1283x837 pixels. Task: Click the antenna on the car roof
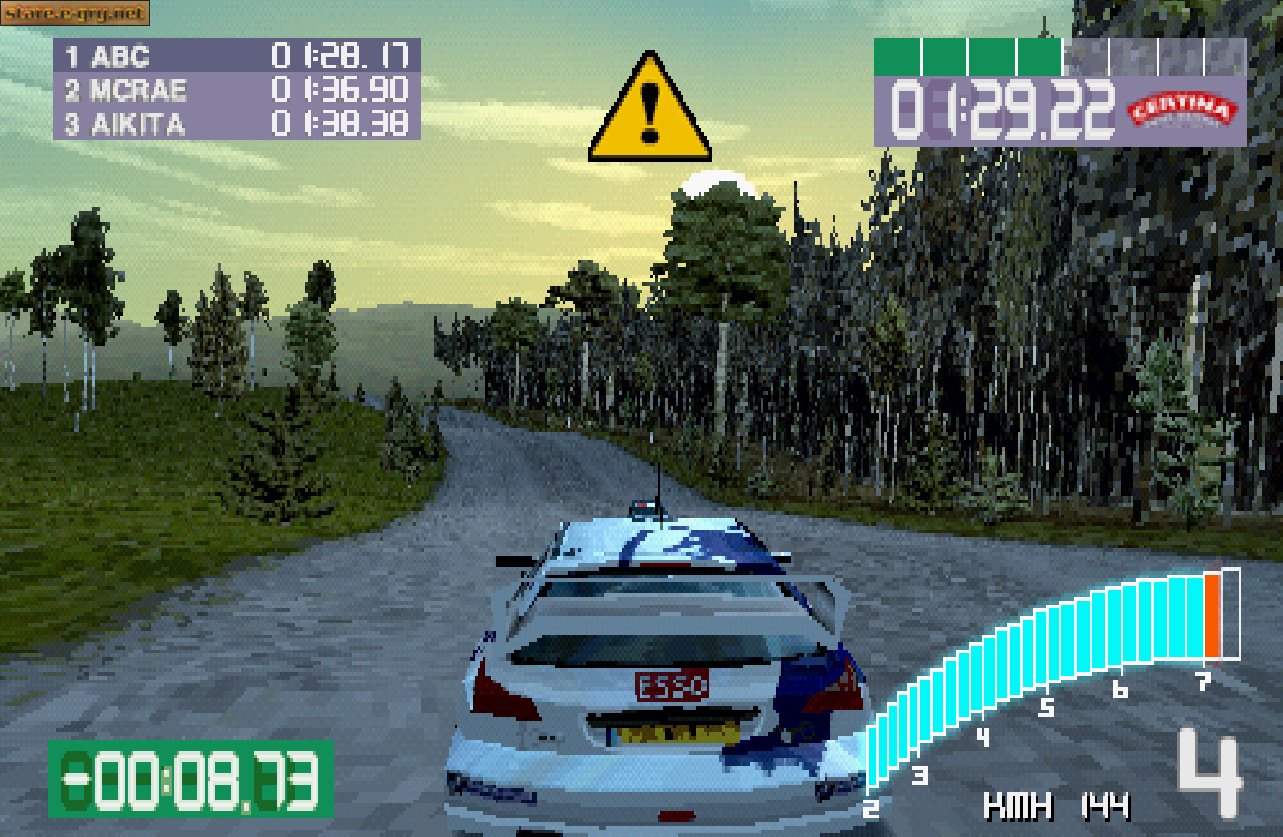(x=658, y=497)
